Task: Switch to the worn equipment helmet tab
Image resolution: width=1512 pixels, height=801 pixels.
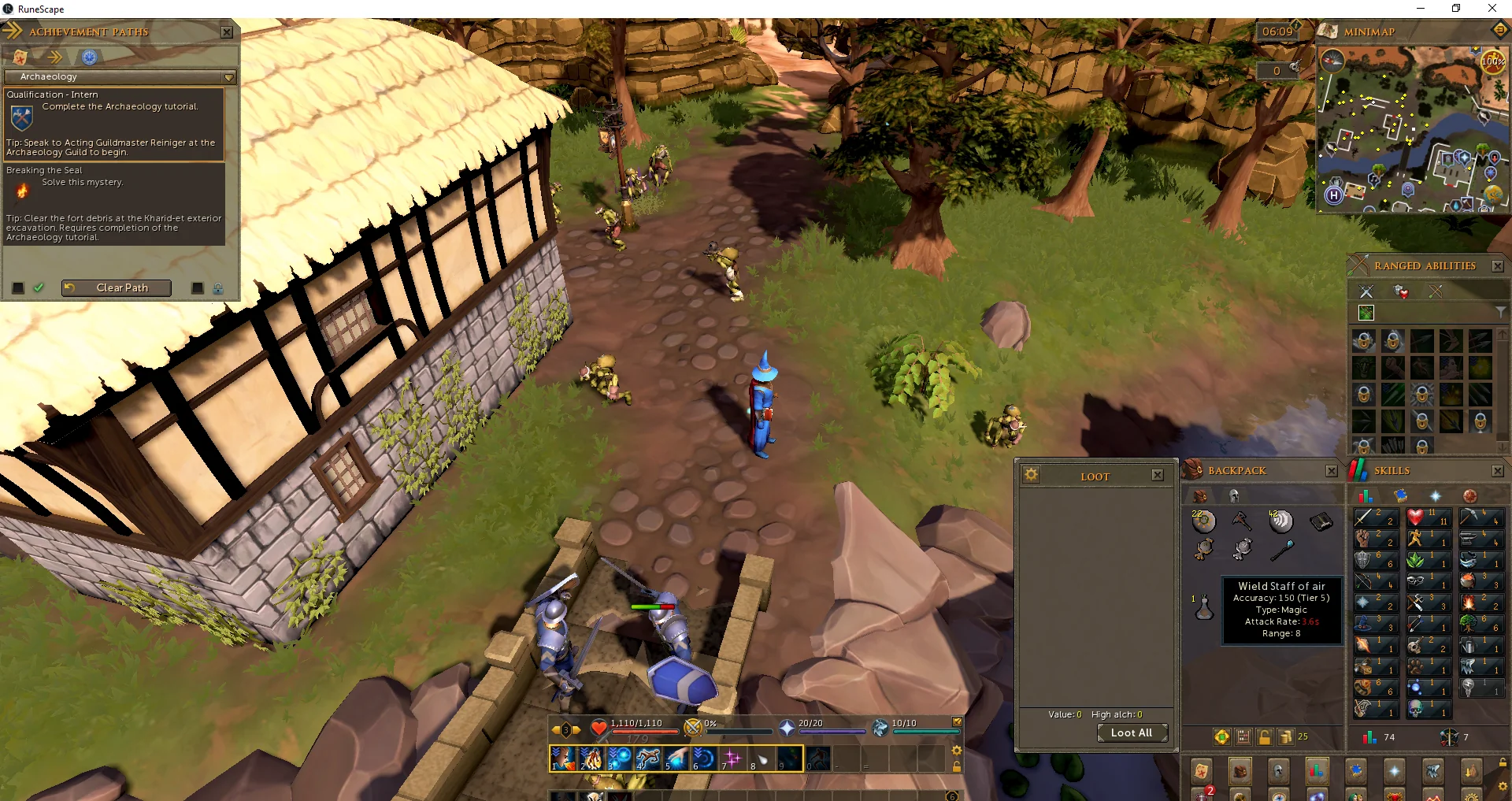Action: point(1234,495)
